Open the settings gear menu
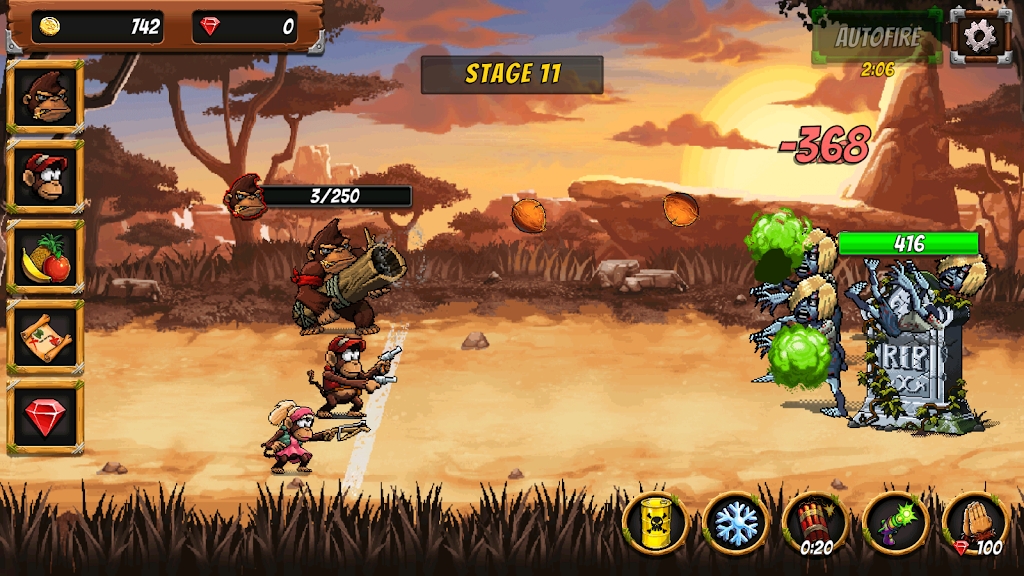The width and height of the screenshot is (1024, 576). (979, 37)
